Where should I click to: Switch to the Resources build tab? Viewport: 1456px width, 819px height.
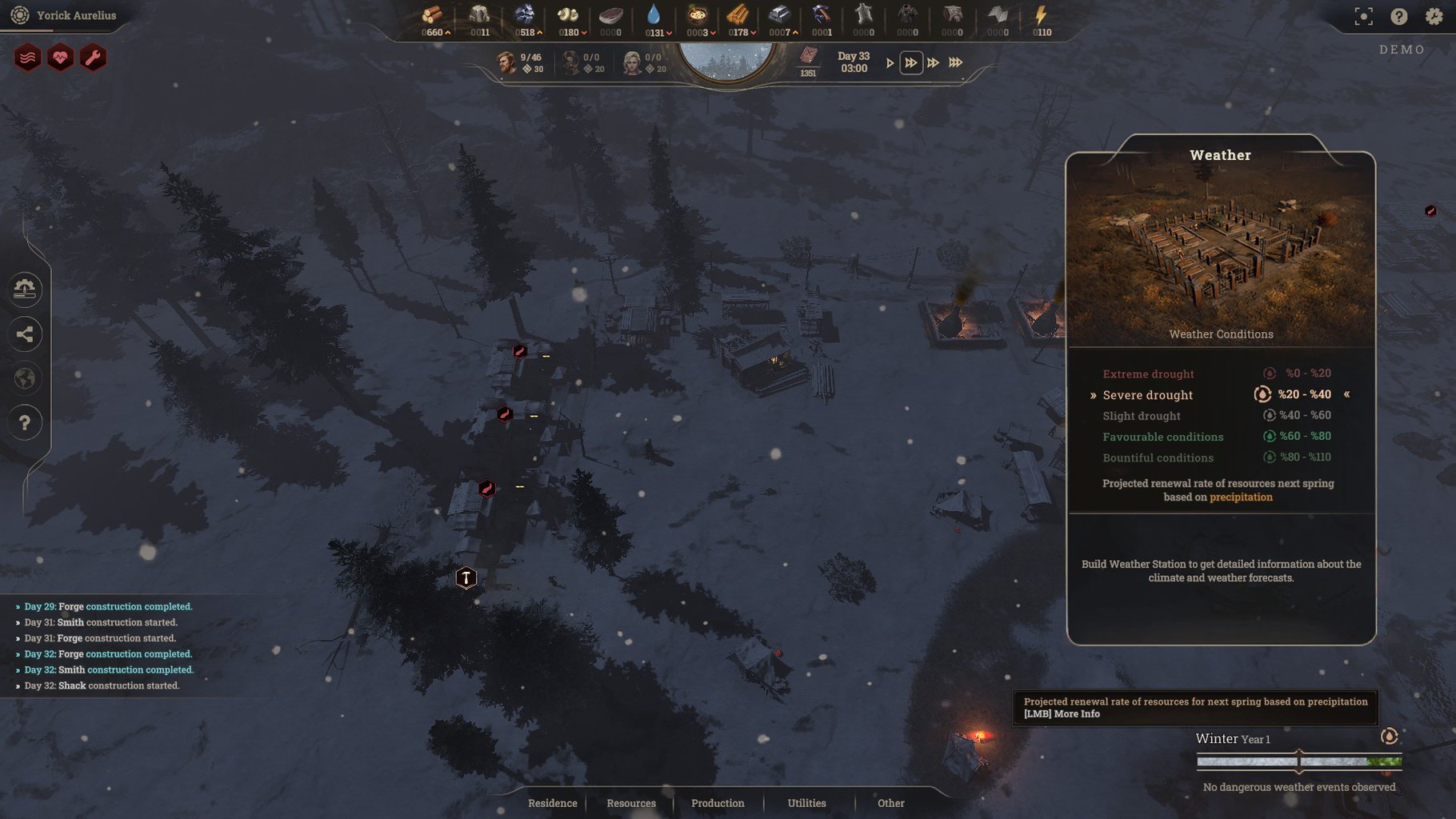[630, 803]
